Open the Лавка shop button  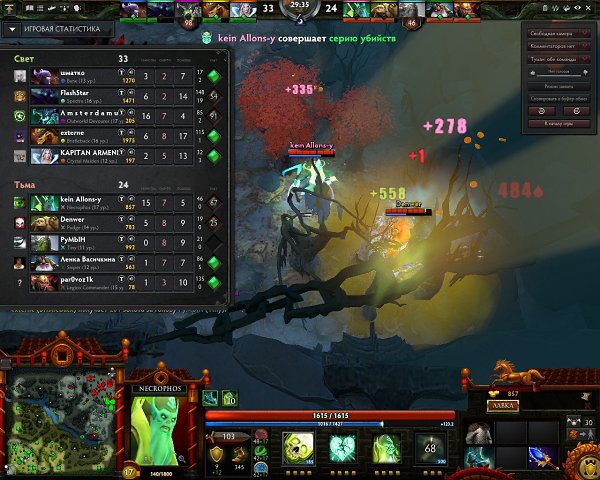[502, 406]
